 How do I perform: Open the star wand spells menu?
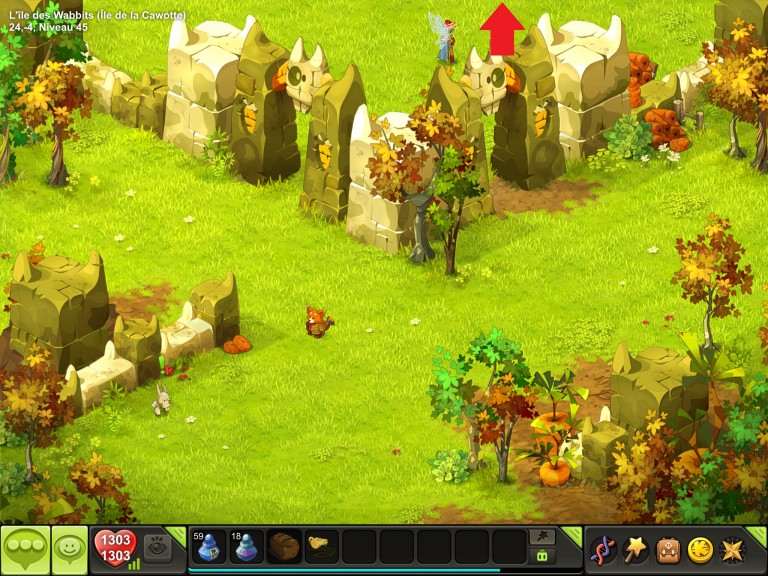pos(635,549)
